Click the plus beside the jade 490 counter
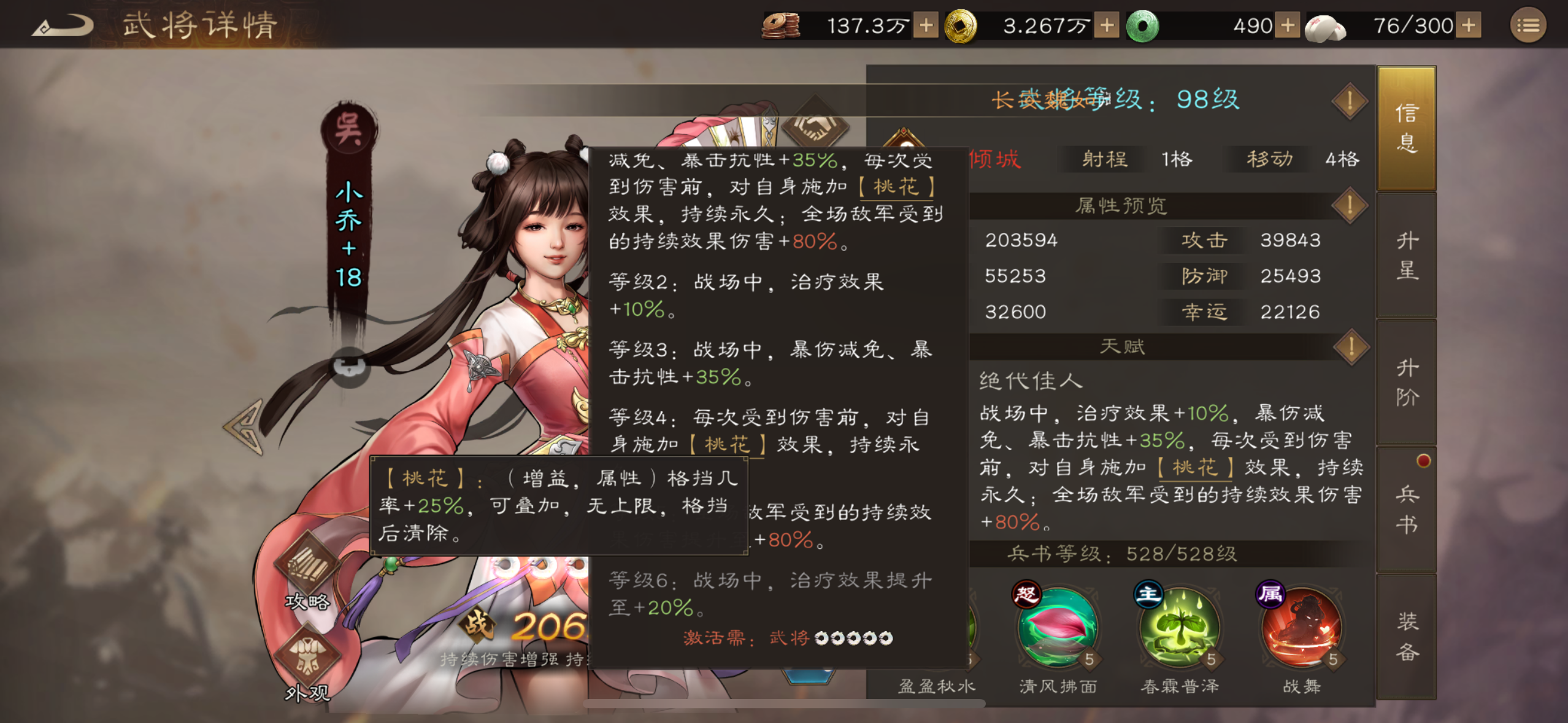Viewport: 1568px width, 723px height. click(x=1288, y=26)
